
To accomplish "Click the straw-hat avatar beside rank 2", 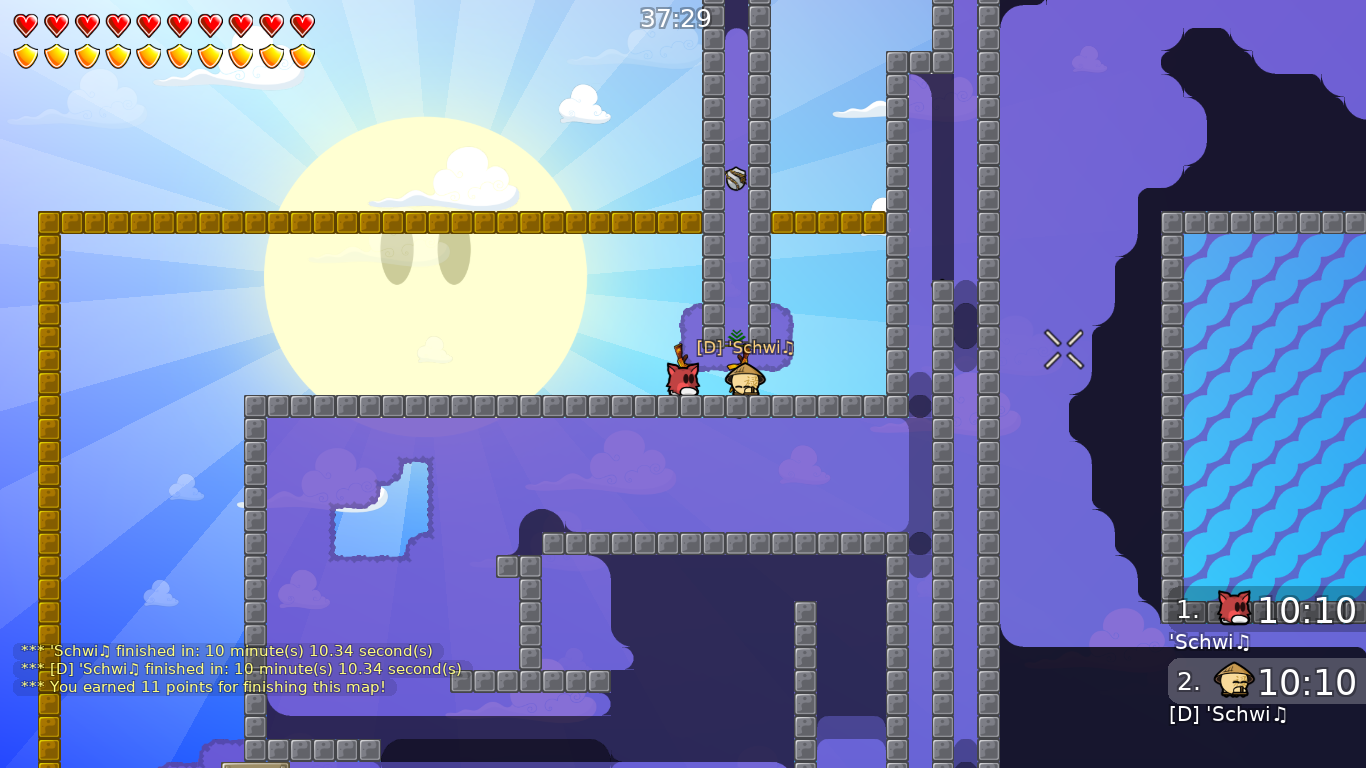I will coord(1233,680).
